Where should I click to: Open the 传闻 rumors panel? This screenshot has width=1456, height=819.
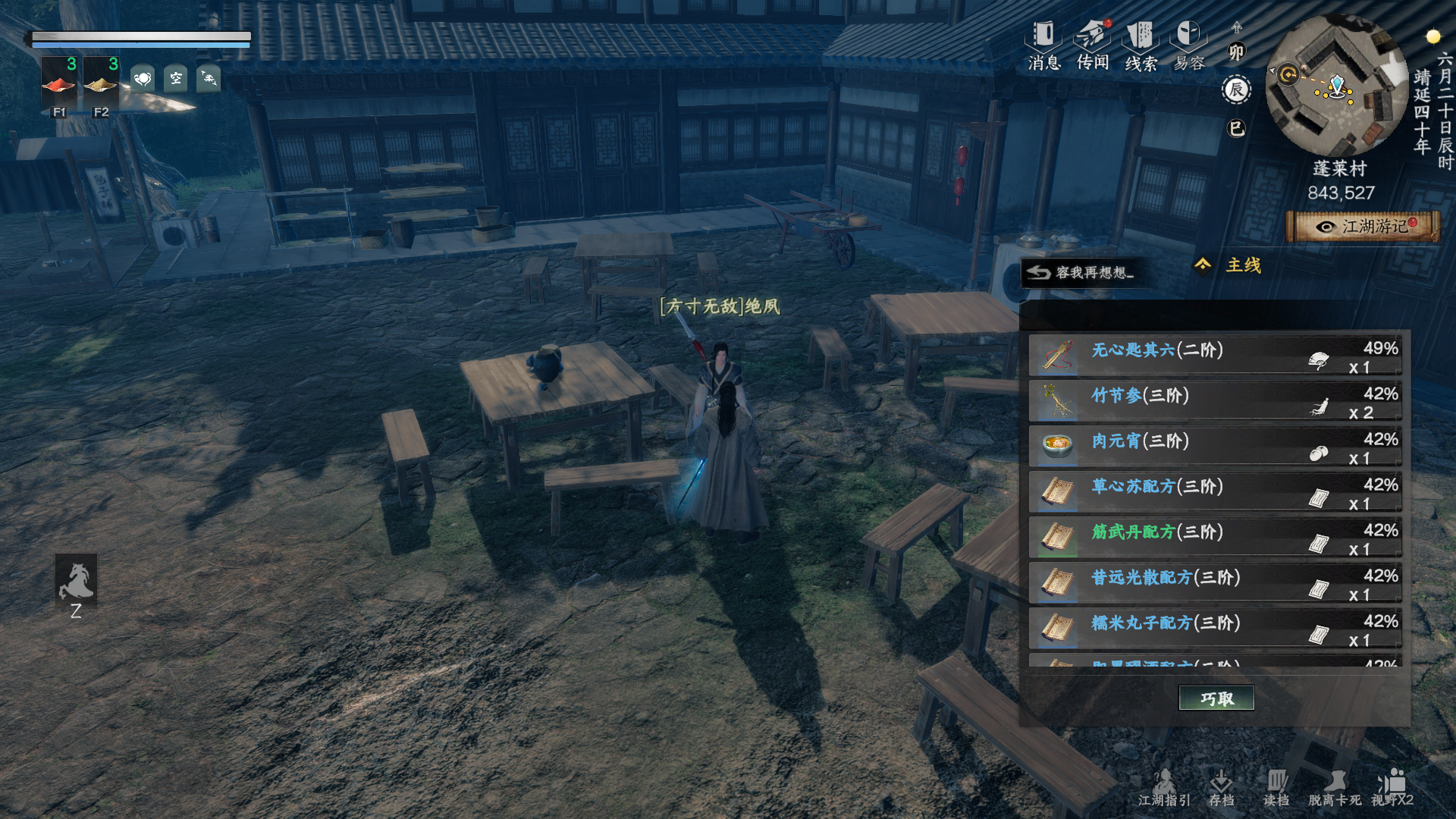tap(1092, 45)
